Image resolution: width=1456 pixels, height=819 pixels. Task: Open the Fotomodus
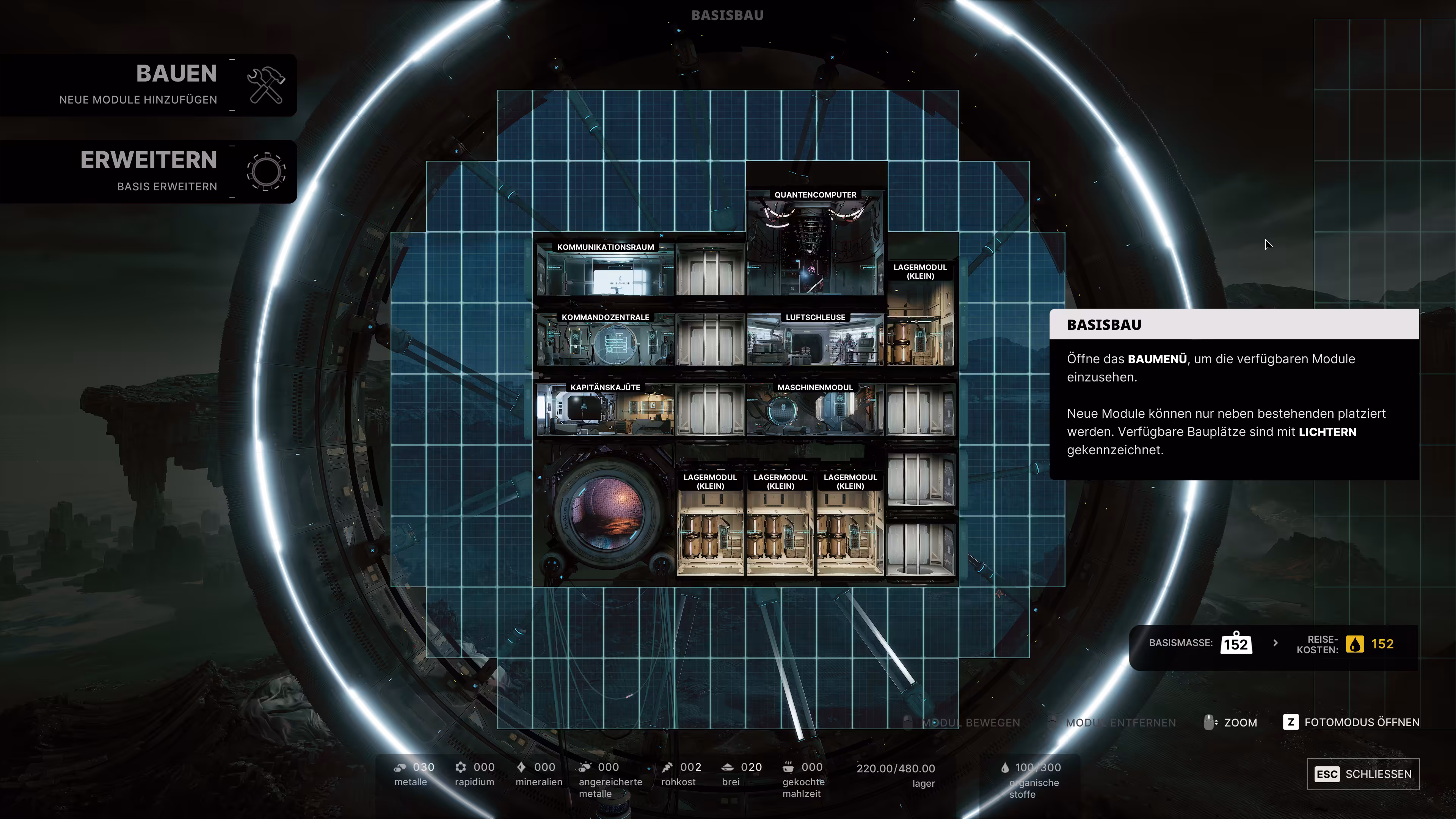[1351, 722]
